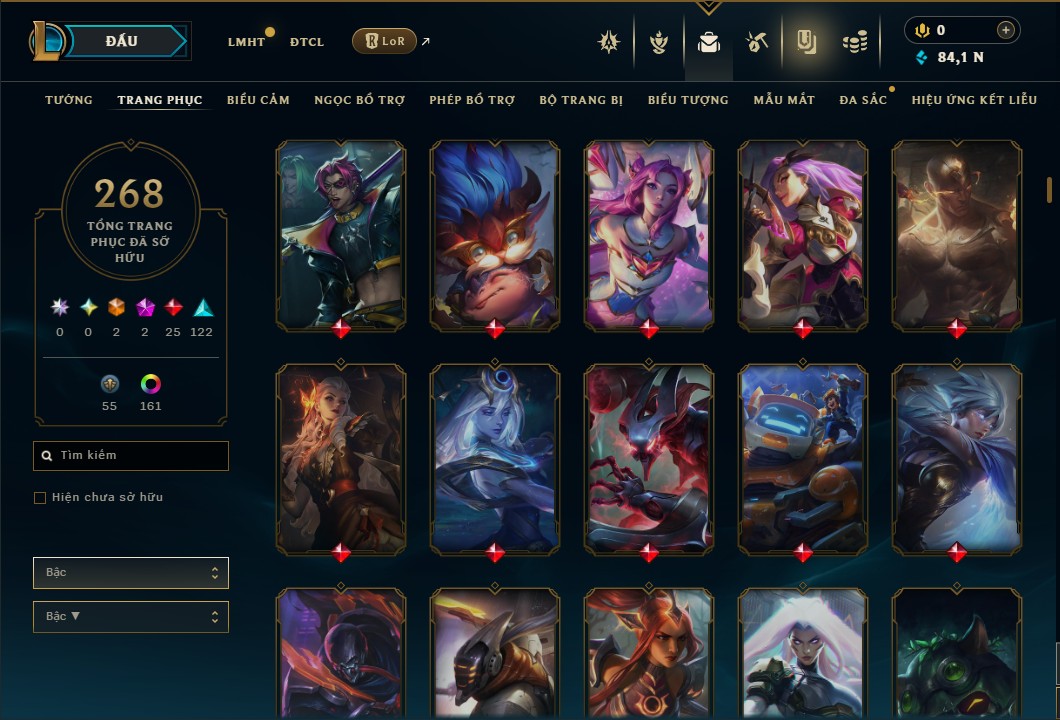This screenshot has height=720, width=1060.
Task: Show the PHÉP BỔ TRỢ tab
Action: click(x=472, y=100)
